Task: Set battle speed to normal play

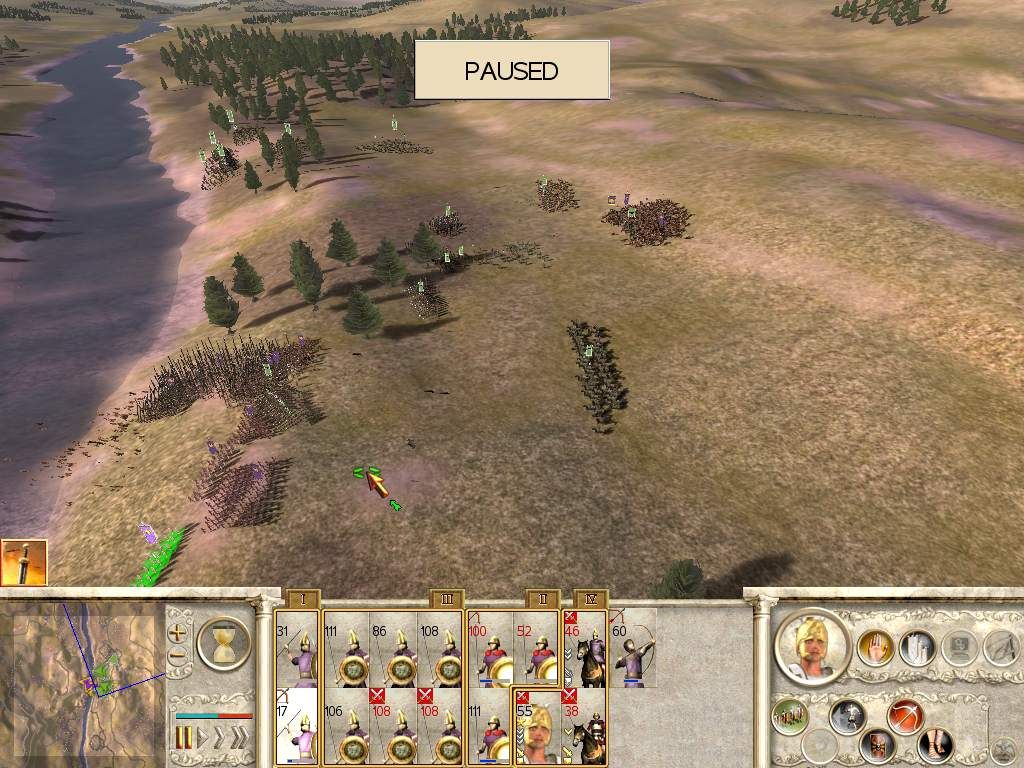Action: coord(201,739)
